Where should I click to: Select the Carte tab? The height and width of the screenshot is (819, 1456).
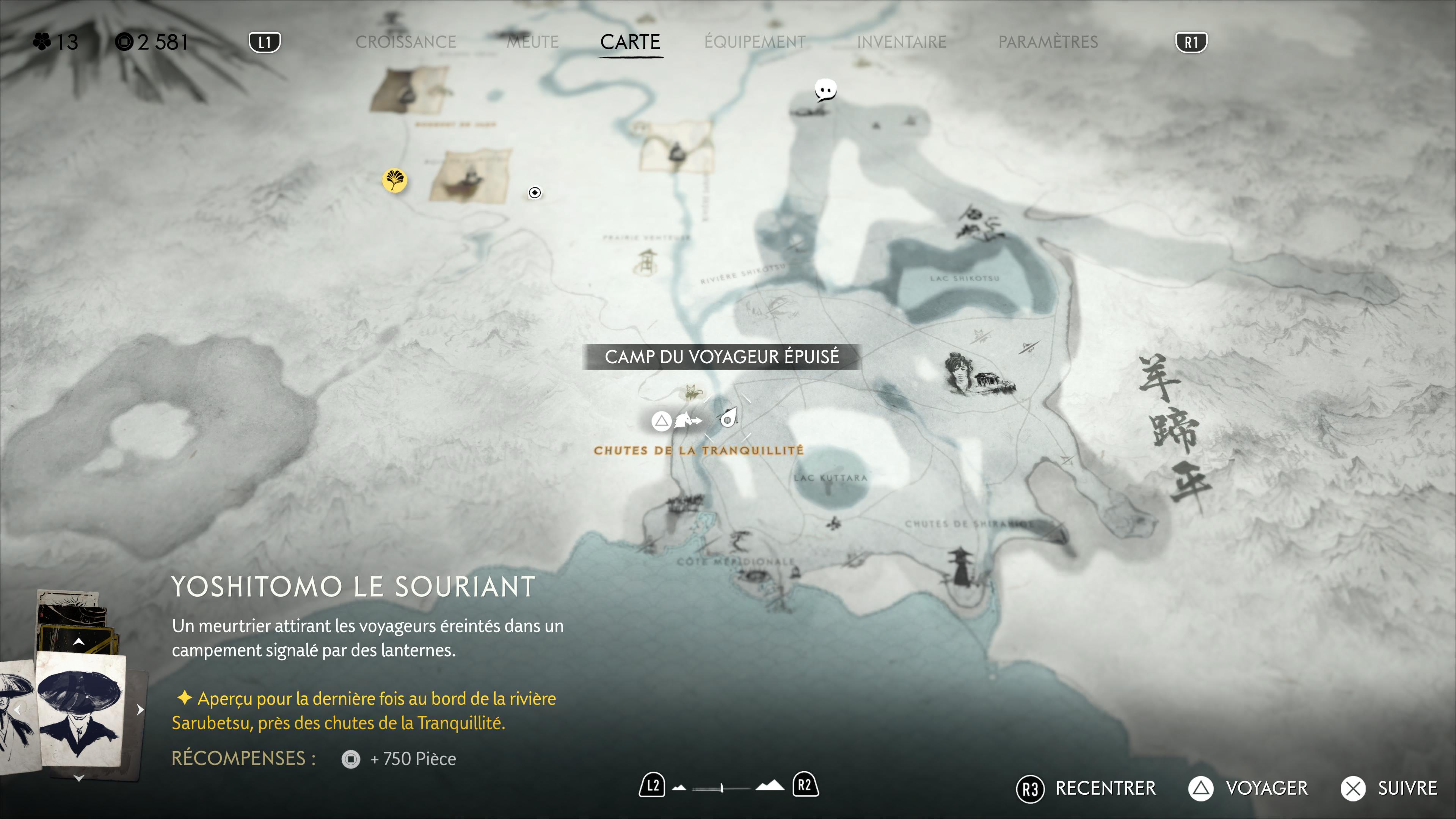pos(630,42)
